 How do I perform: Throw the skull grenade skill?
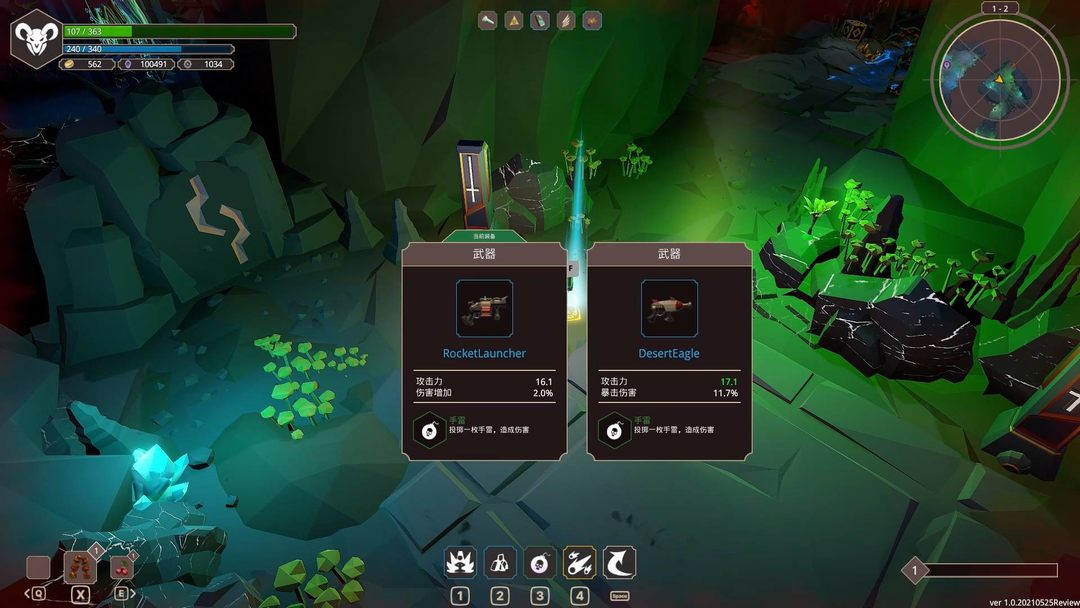[x=540, y=563]
